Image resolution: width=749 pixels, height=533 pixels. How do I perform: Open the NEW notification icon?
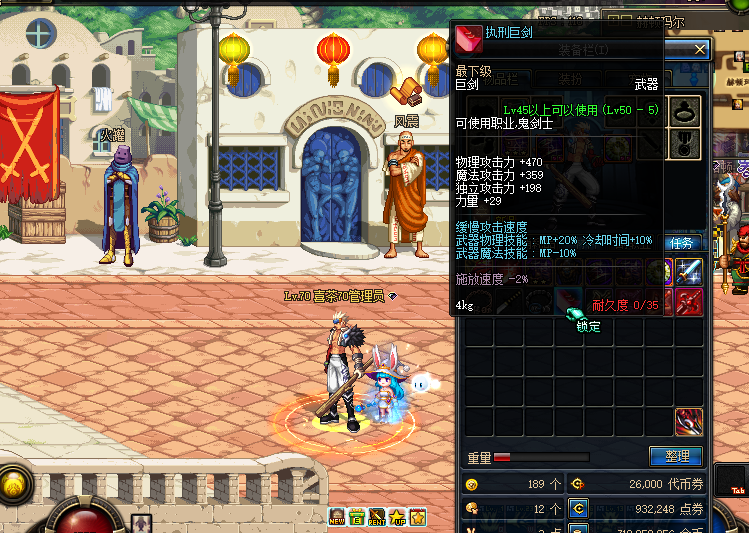point(337,517)
